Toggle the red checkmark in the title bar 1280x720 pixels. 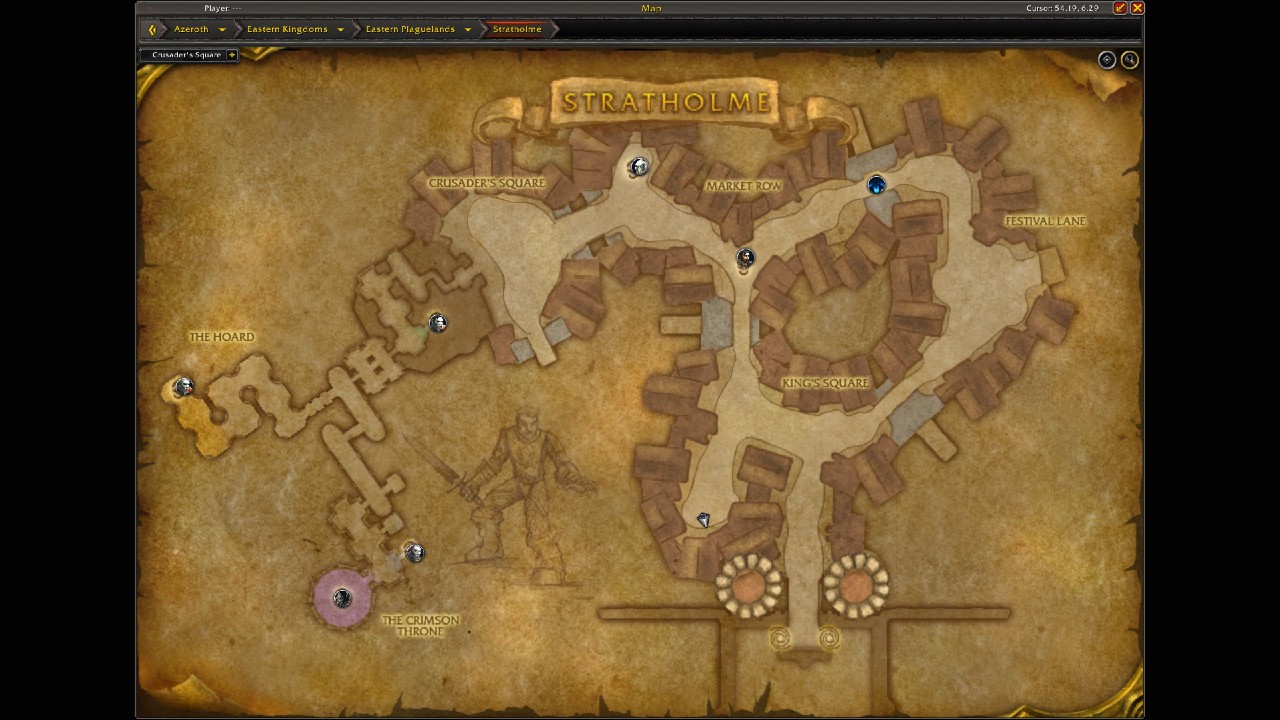pos(1122,8)
